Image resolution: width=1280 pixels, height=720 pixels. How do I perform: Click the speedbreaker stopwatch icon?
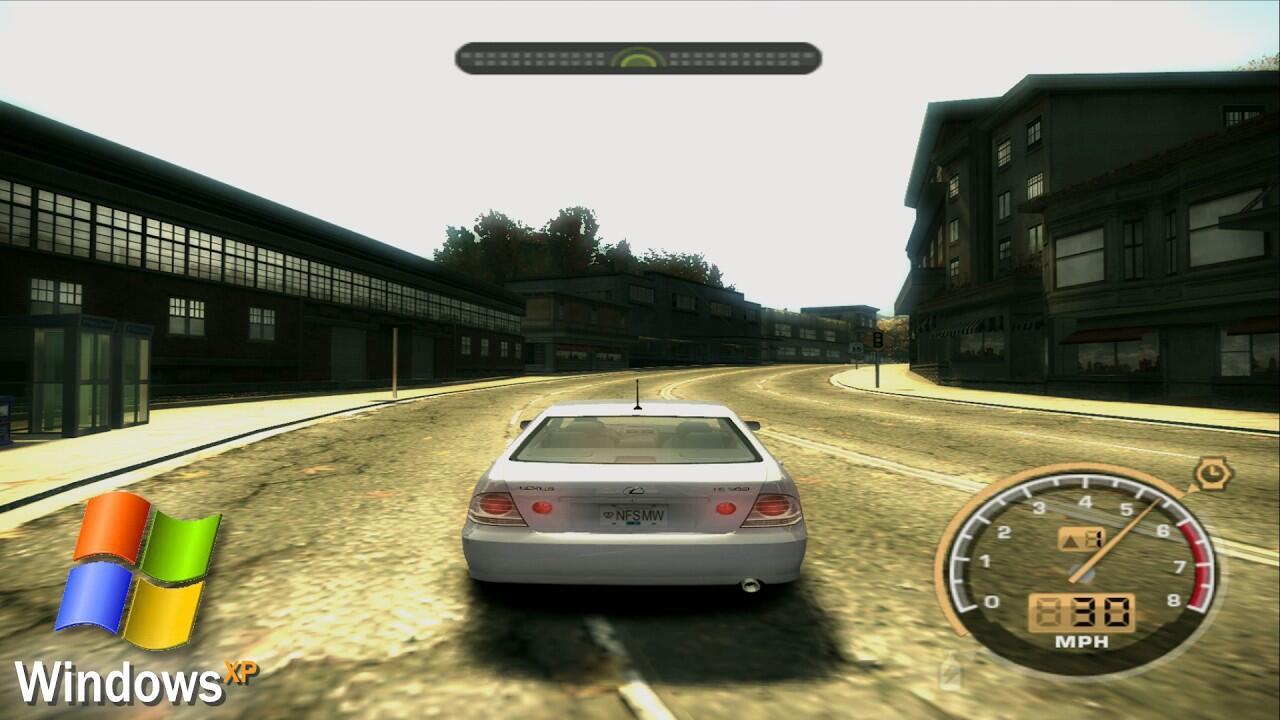coord(1213,472)
